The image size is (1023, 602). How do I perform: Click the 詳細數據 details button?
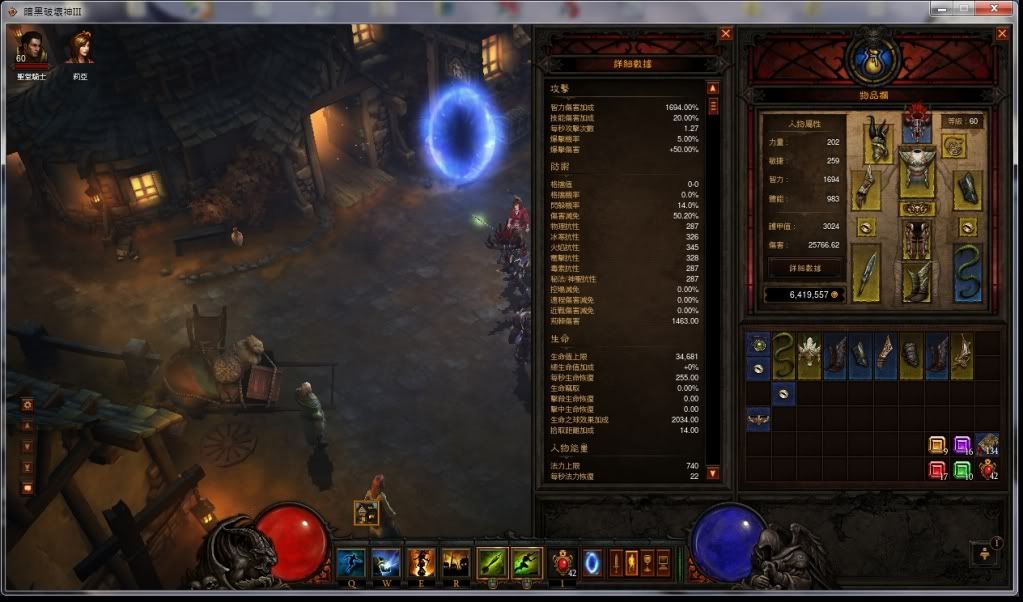[805, 267]
